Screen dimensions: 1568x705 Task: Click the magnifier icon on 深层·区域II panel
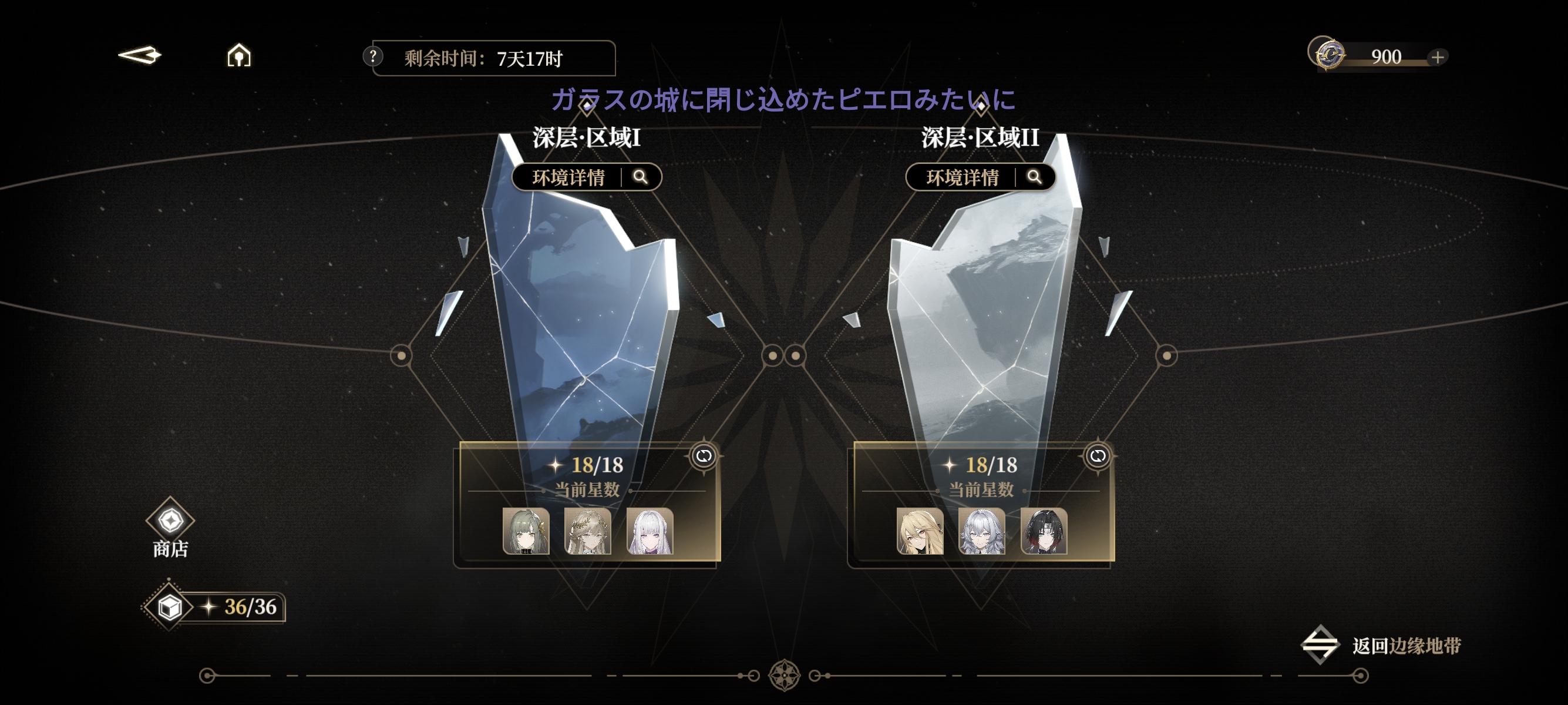pyautogui.click(x=1035, y=178)
